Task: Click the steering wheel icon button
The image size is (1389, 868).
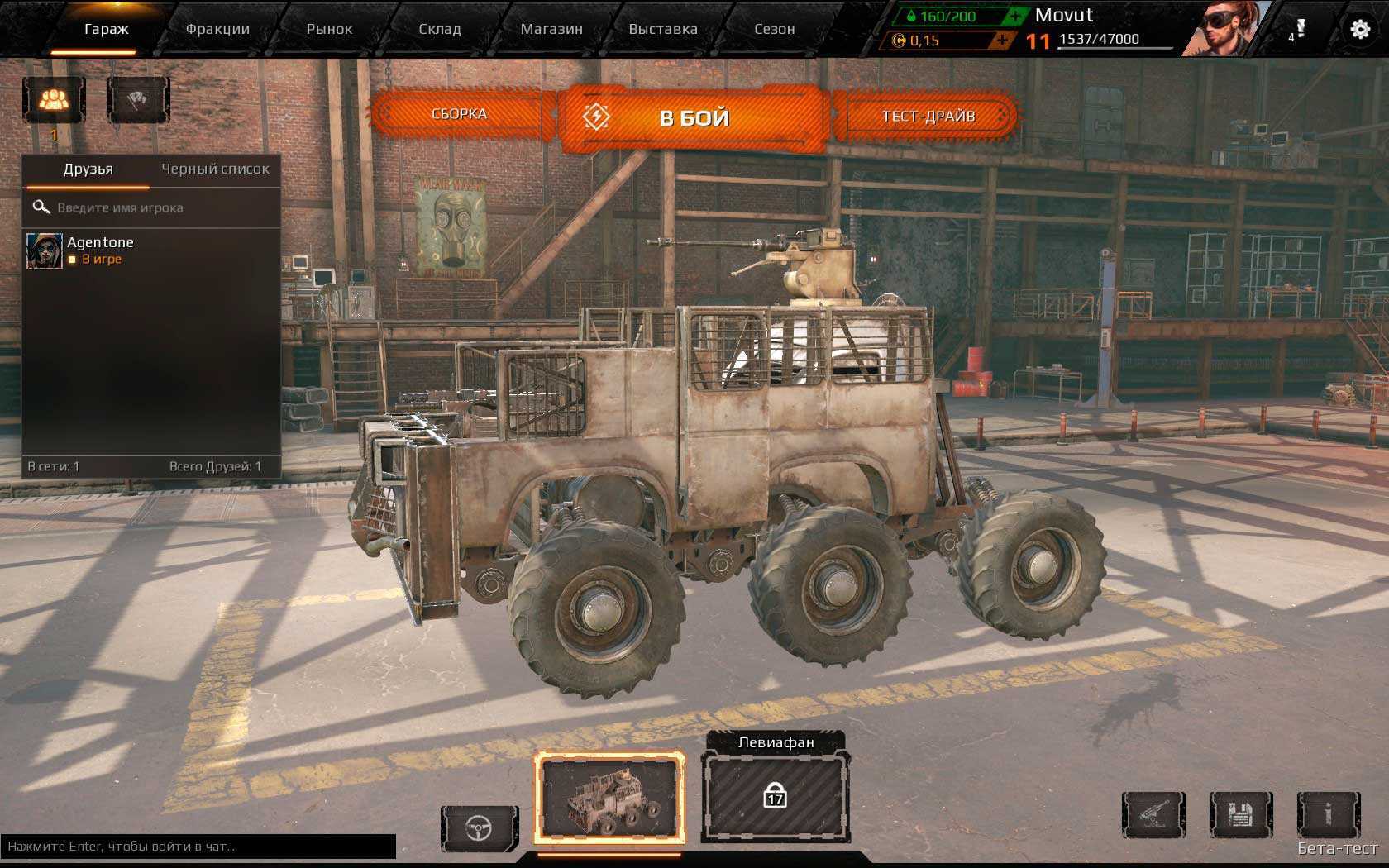Action: 480,827
